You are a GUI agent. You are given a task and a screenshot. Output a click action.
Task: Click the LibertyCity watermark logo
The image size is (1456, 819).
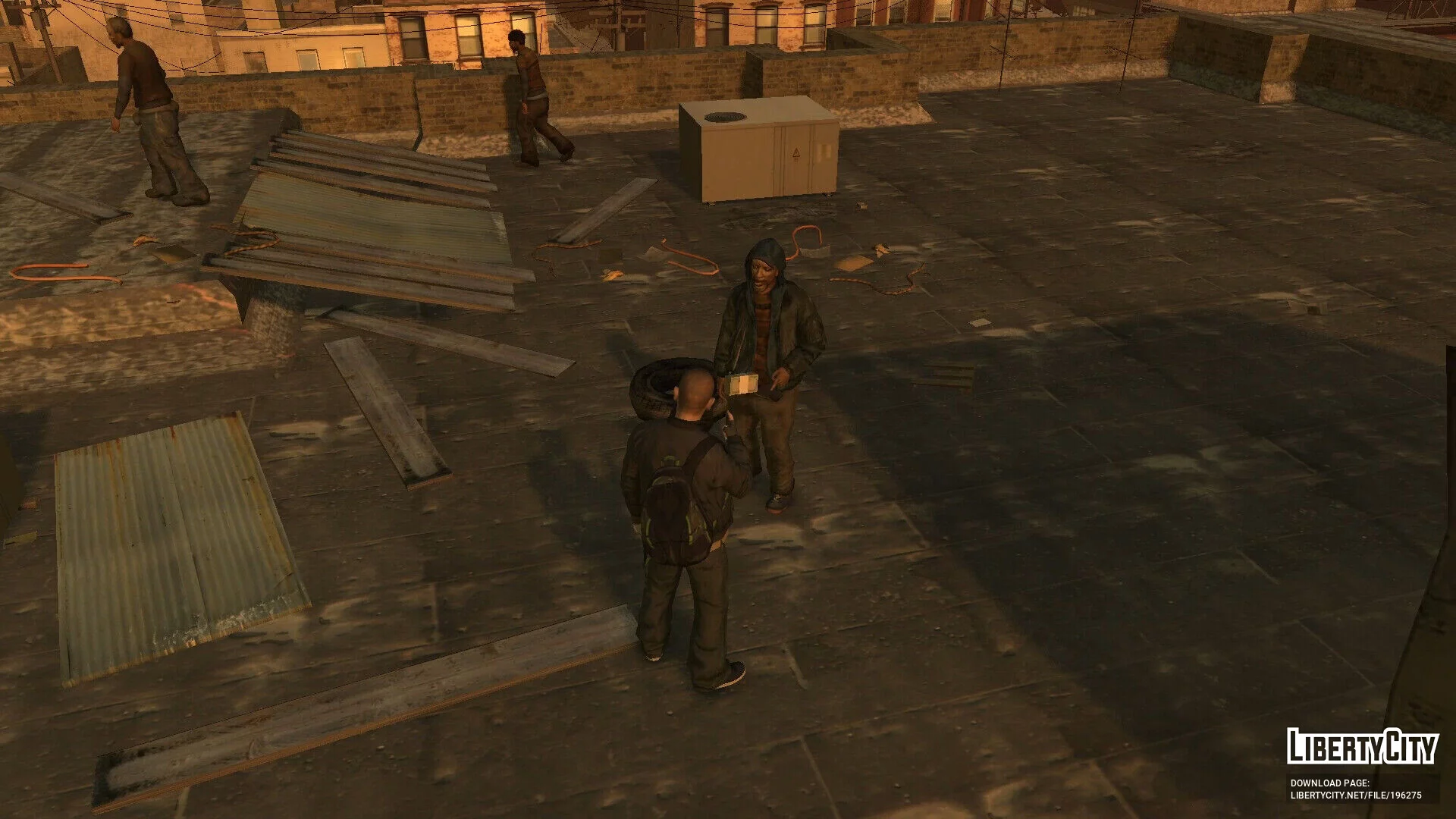pos(1362,747)
